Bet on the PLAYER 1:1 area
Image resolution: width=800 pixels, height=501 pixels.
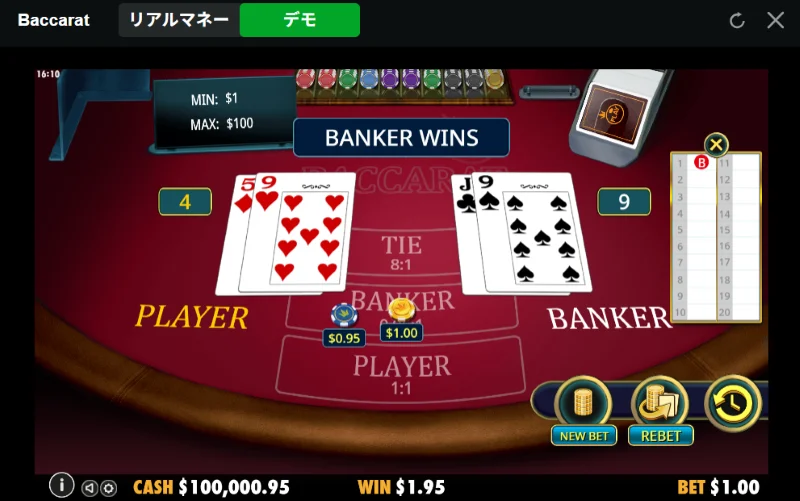click(x=400, y=370)
